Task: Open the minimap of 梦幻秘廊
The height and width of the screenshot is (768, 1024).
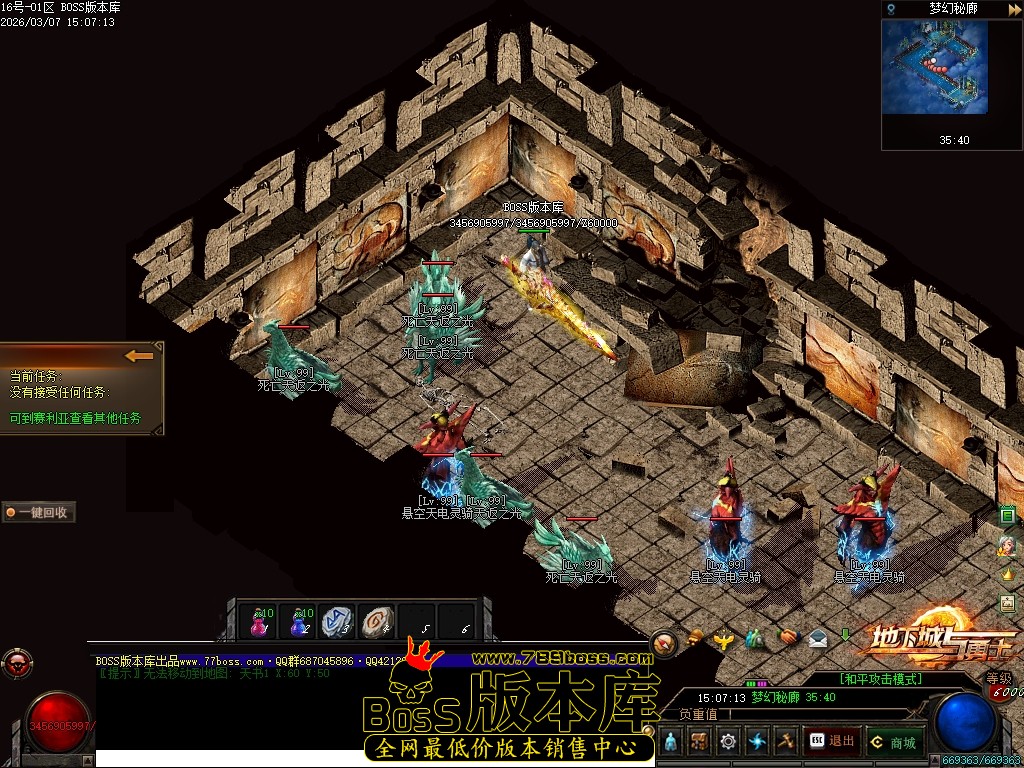Action: coord(934,67)
